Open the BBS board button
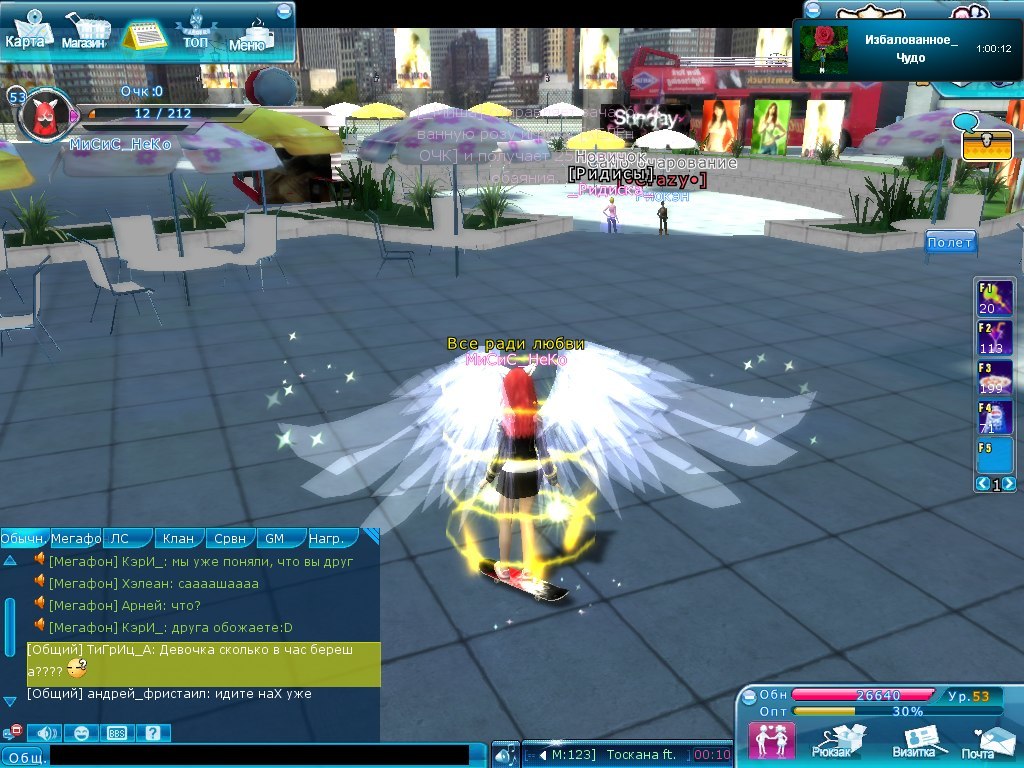The image size is (1024, 768). click(x=117, y=733)
